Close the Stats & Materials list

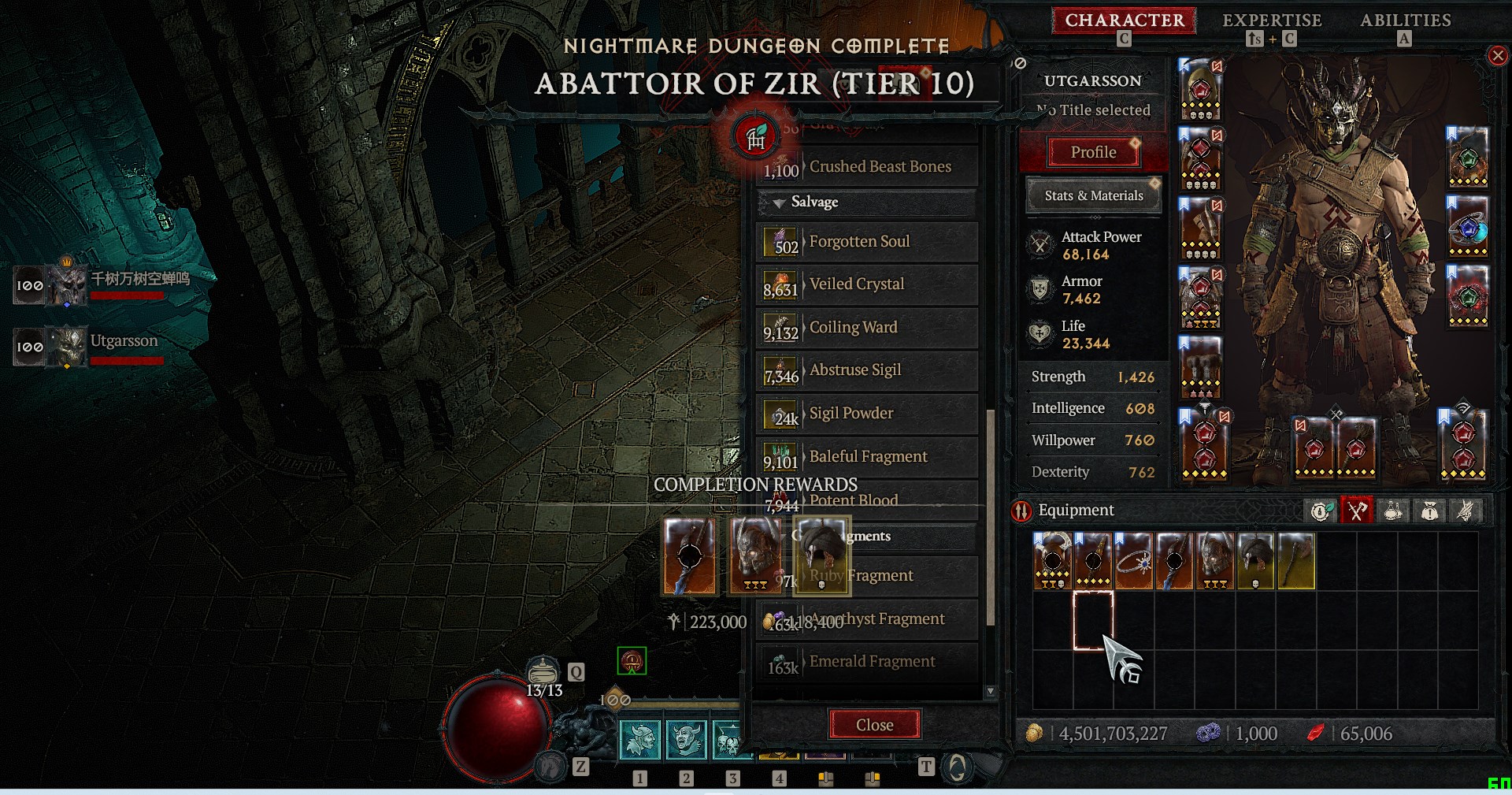[874, 725]
